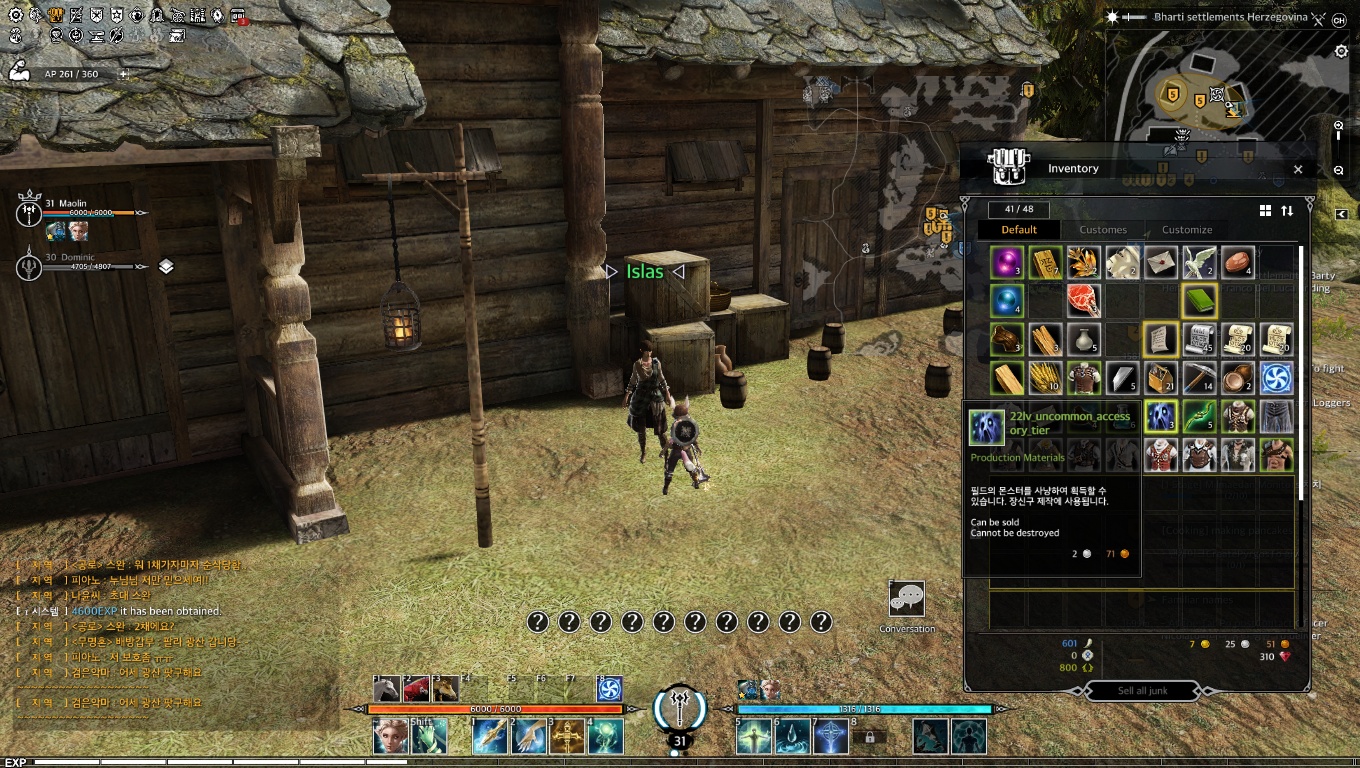Pick the green book item slot
Viewport: 1360px width, 768px height.
coord(1199,300)
